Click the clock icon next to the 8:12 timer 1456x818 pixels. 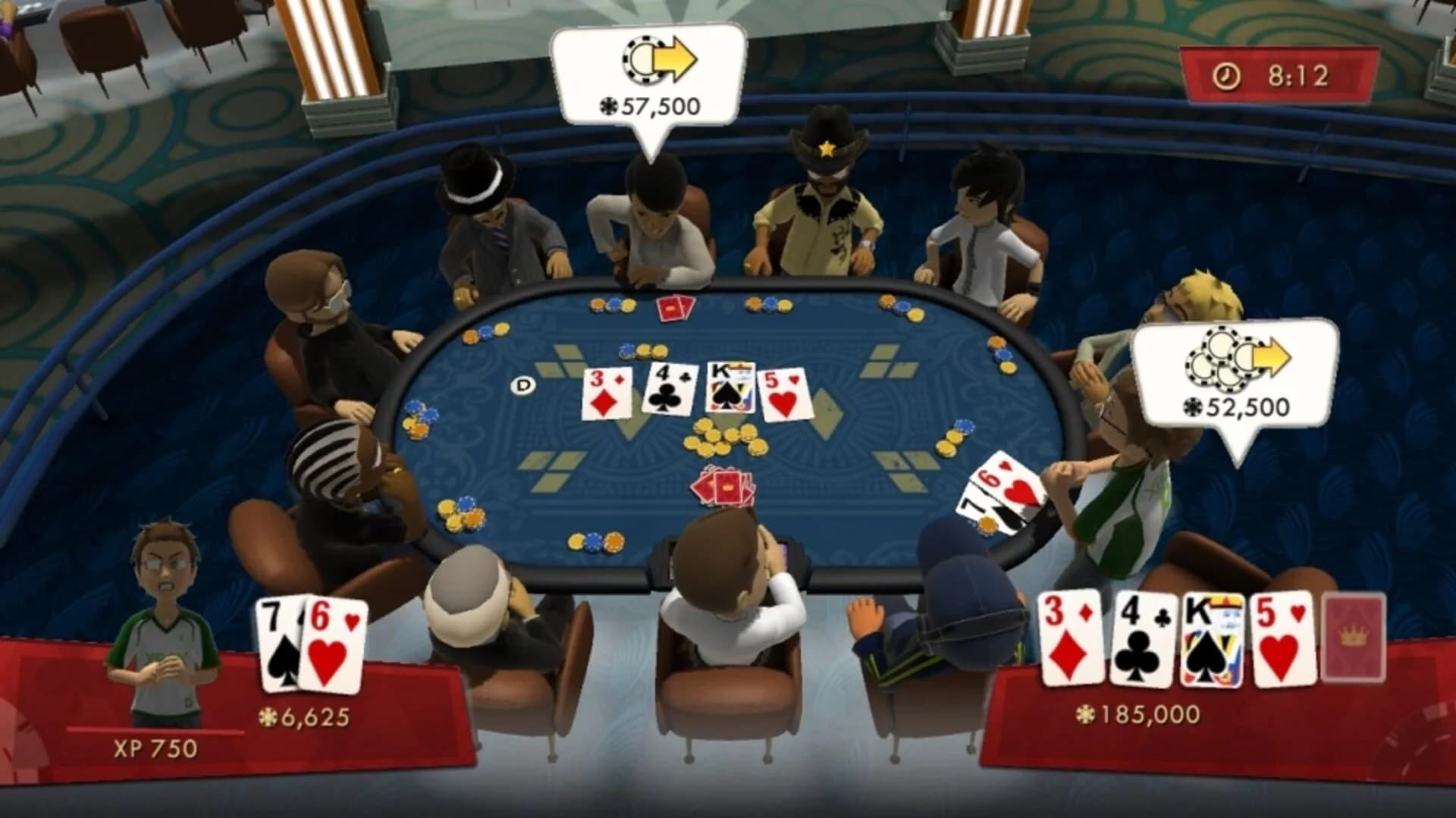[x=1227, y=75]
